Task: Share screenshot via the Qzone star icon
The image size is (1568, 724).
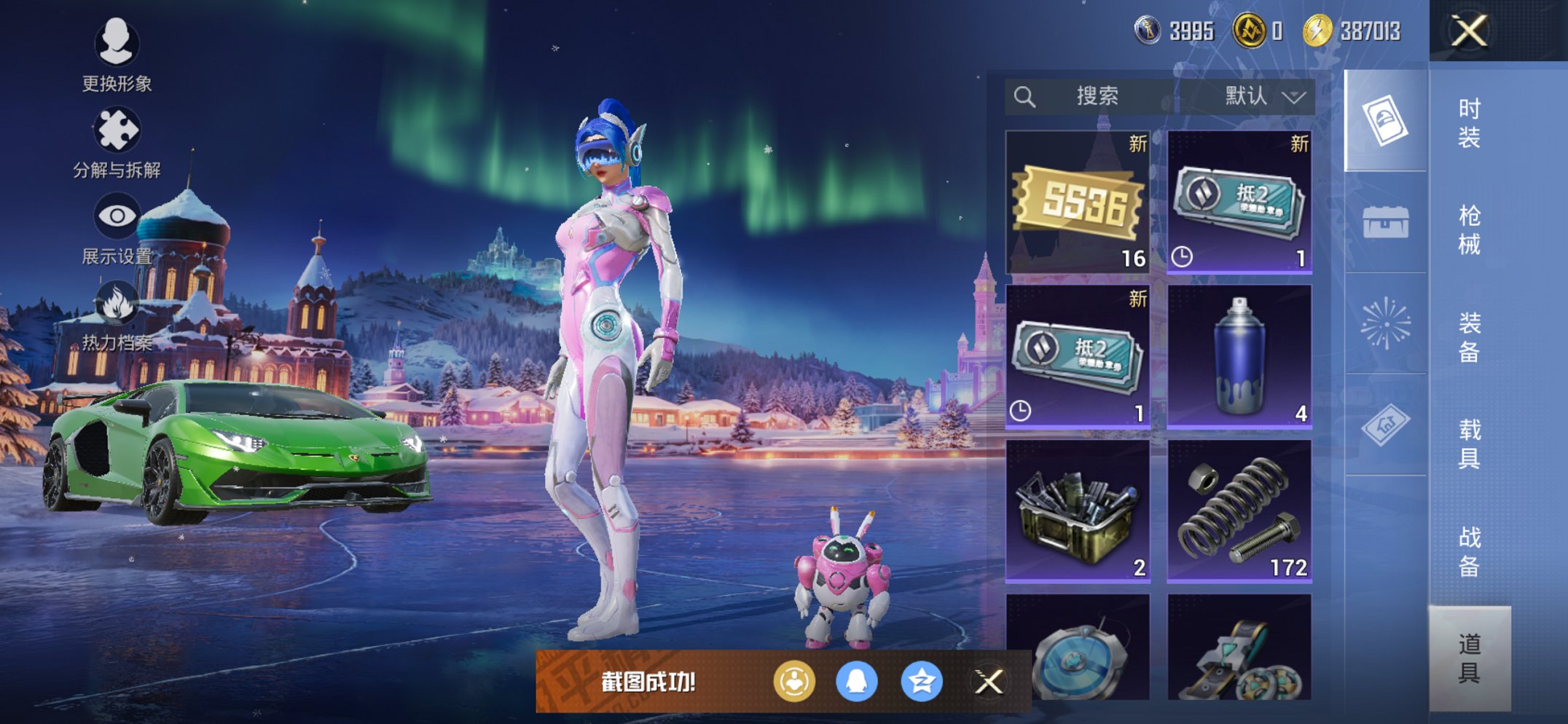Action: [x=922, y=682]
